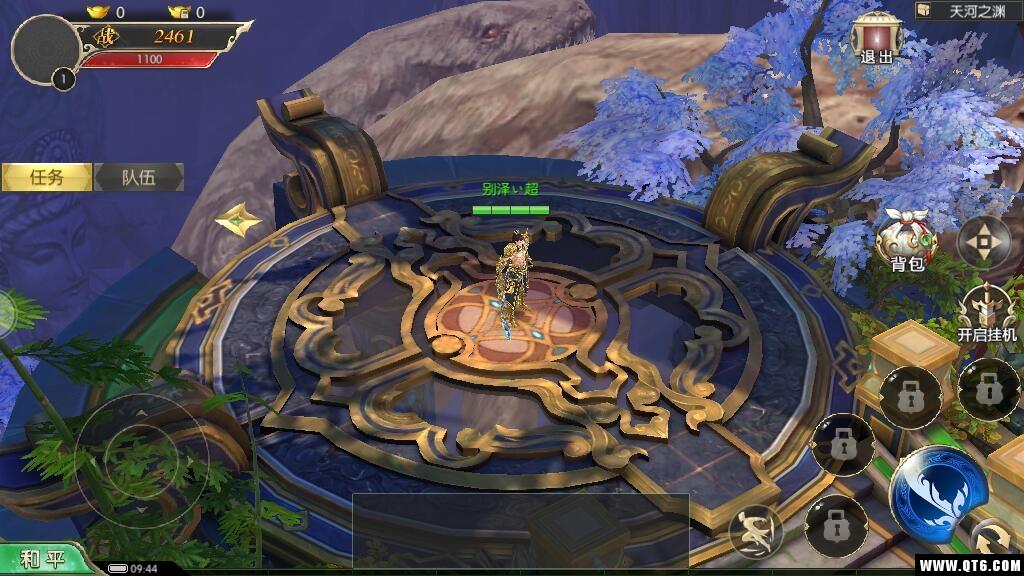Exit via the 退出 button
Screen dimensions: 1024x576
pos(876,40)
